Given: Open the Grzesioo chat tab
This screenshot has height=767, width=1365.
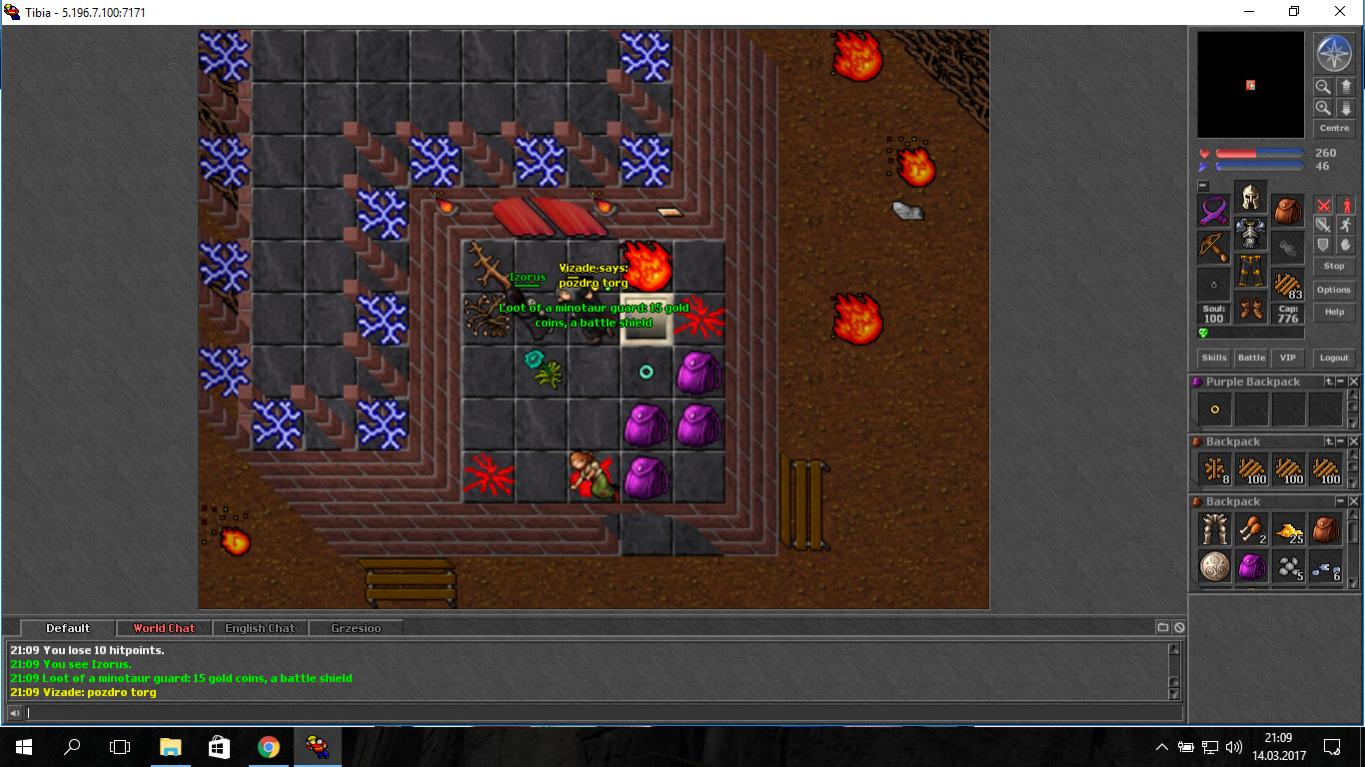Looking at the screenshot, I should 356,628.
